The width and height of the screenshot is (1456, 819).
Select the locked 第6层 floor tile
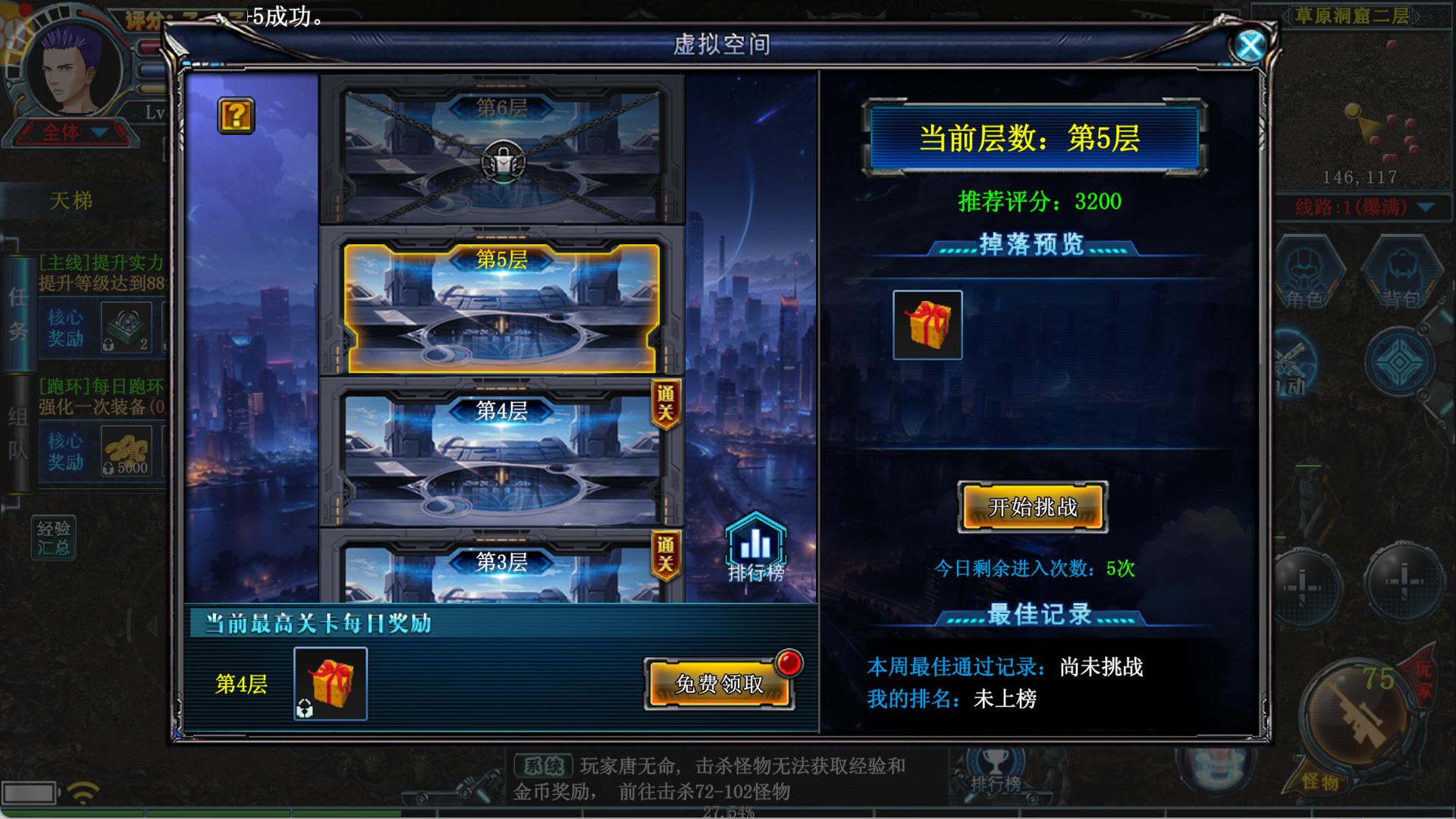click(502, 150)
